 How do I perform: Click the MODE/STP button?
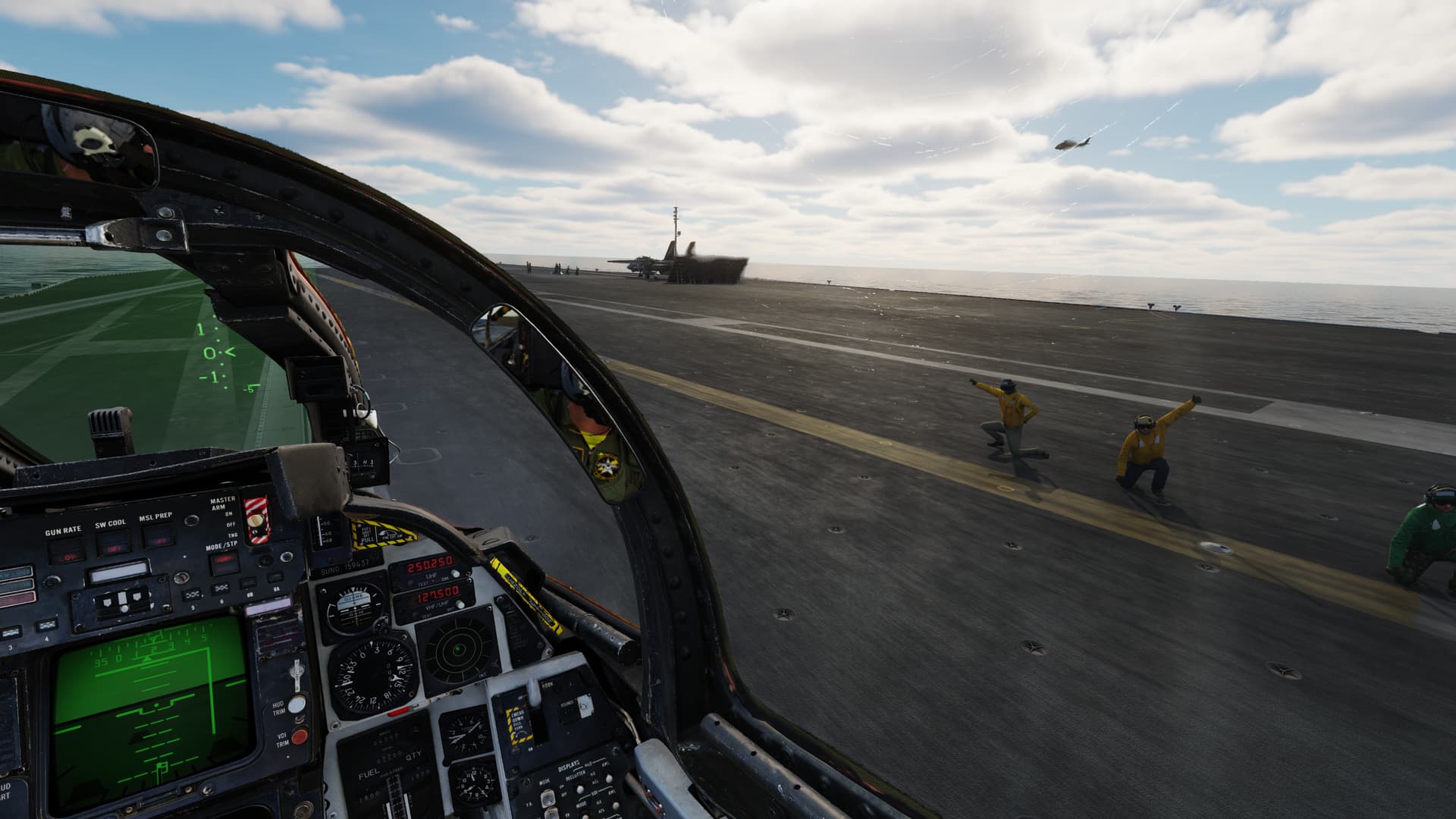[x=224, y=561]
